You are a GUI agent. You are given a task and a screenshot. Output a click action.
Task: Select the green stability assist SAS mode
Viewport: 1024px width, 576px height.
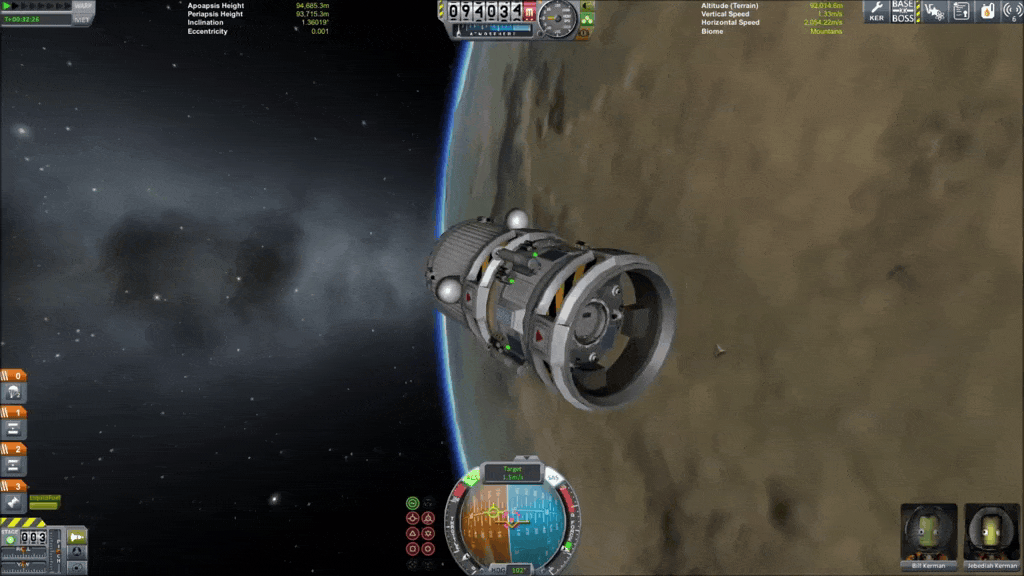[x=413, y=503]
